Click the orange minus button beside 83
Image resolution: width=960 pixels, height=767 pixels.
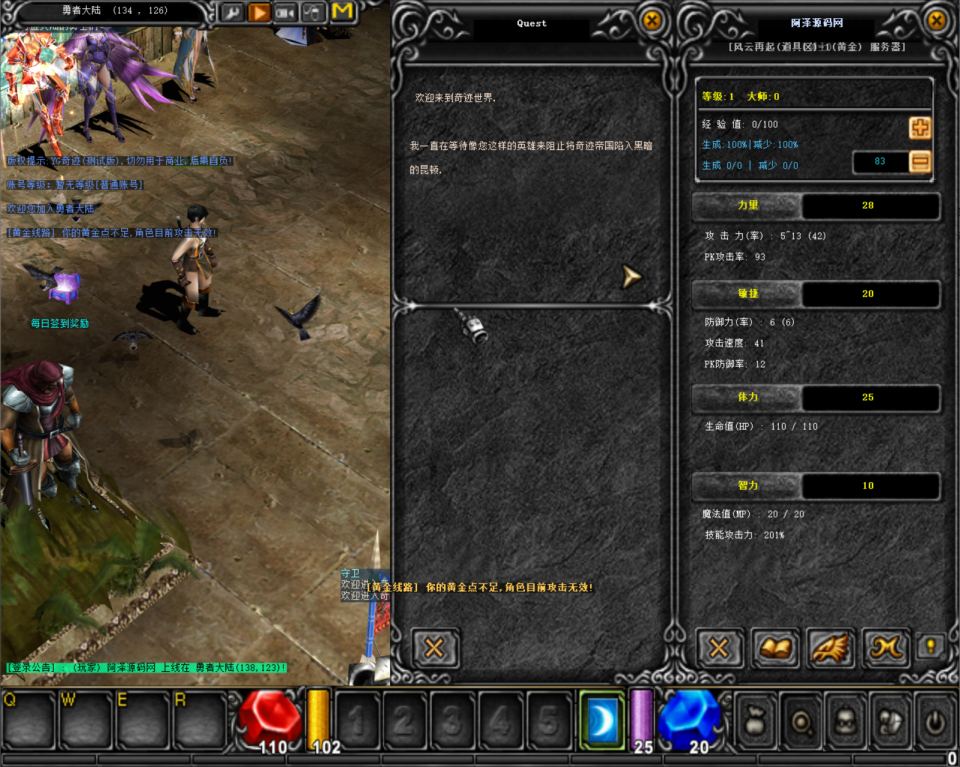click(919, 162)
